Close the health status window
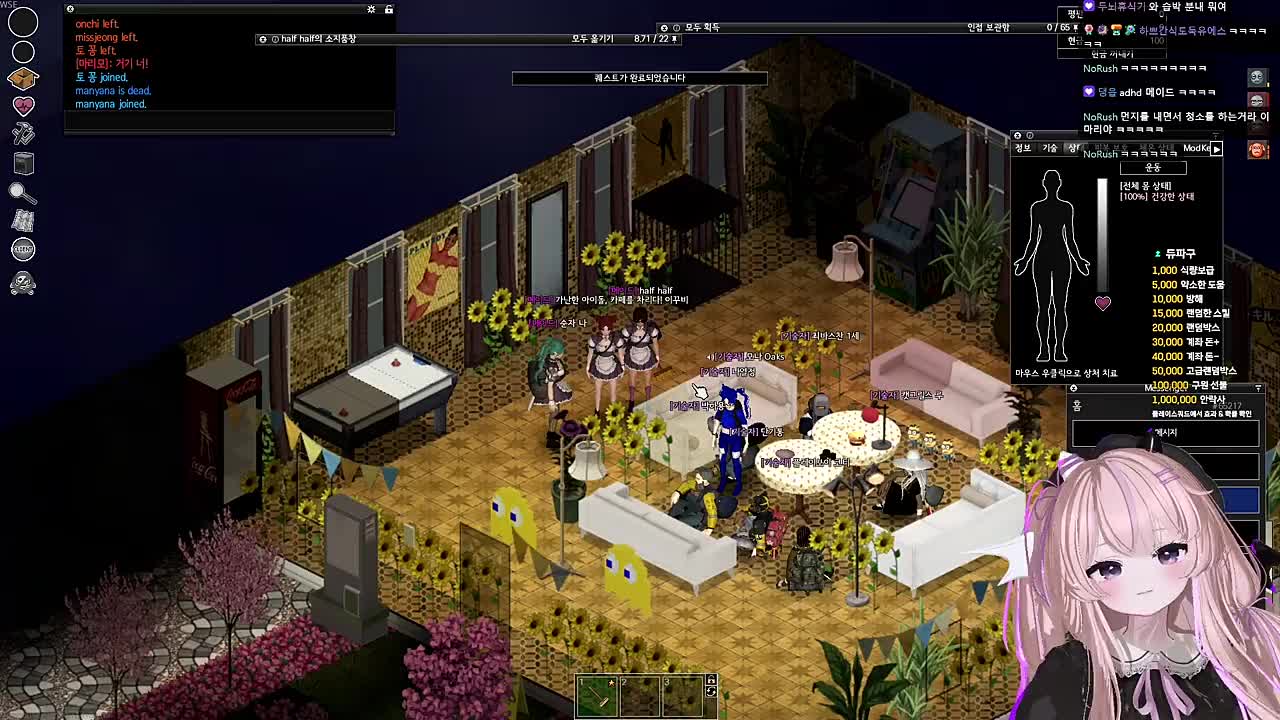 pyautogui.click(x=1017, y=136)
